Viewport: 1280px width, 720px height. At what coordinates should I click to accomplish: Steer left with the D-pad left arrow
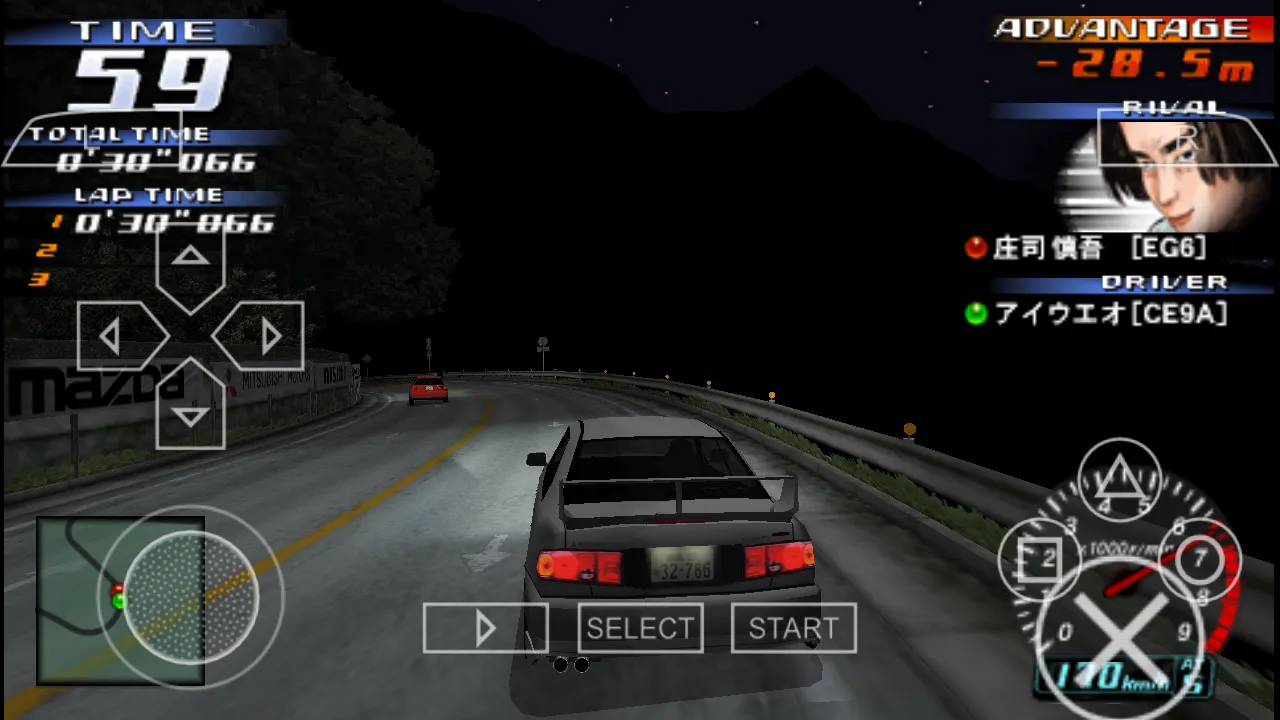click(x=117, y=336)
